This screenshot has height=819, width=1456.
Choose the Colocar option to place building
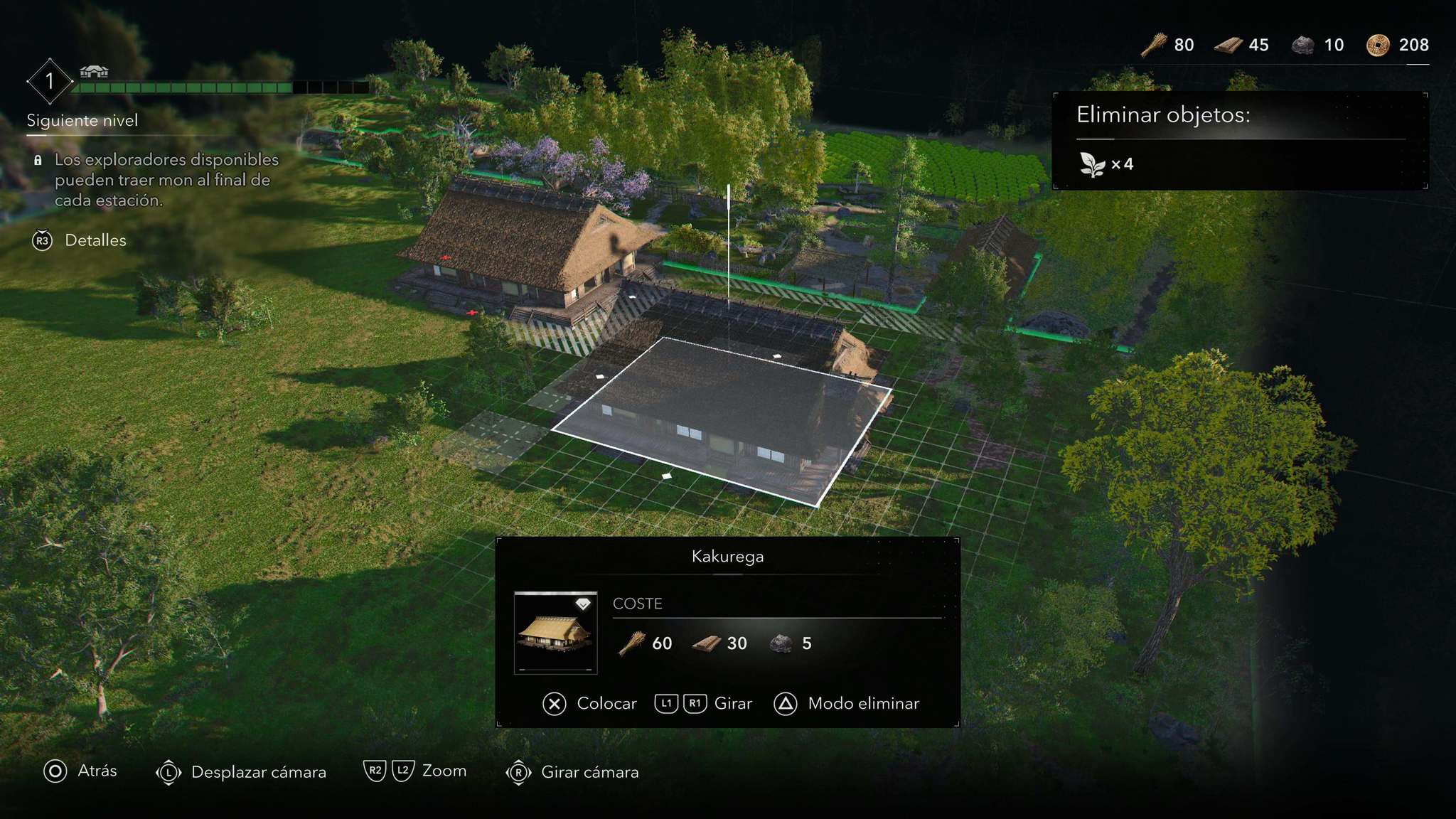(590, 704)
